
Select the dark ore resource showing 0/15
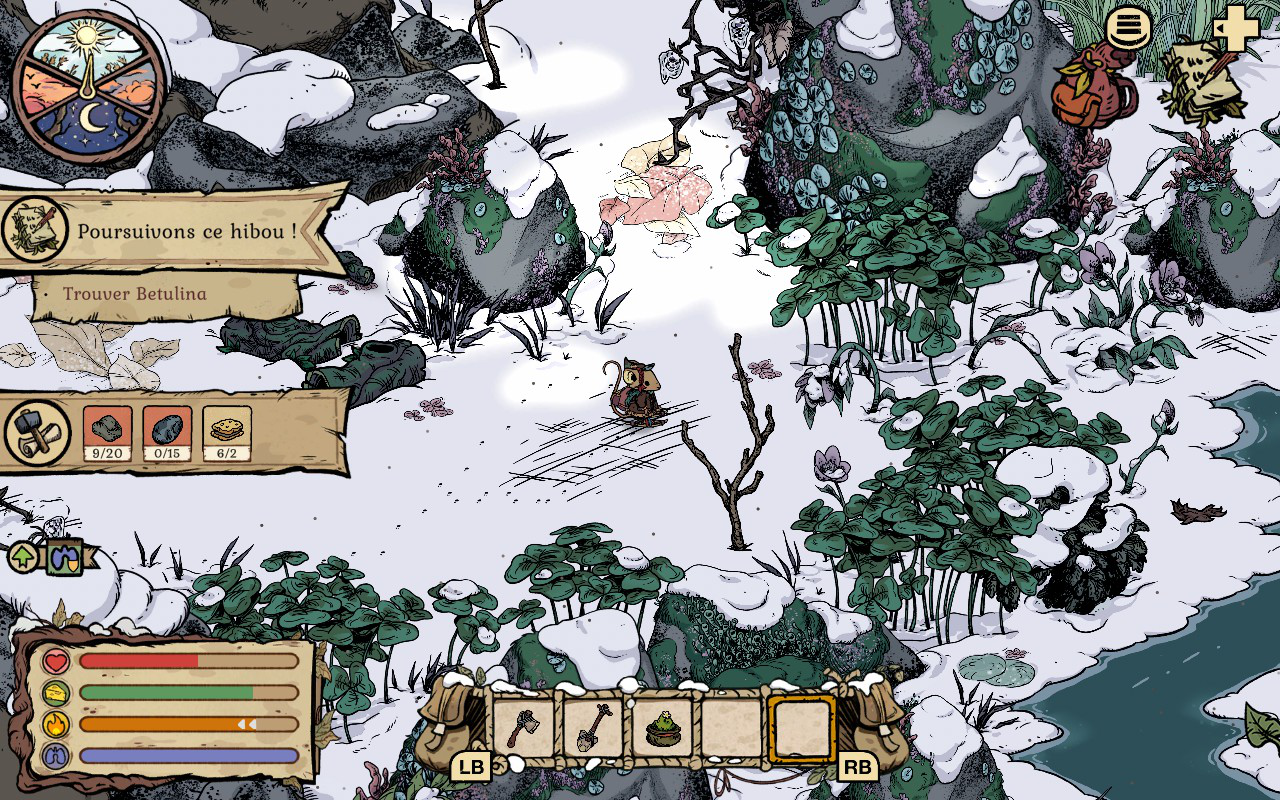[167, 431]
